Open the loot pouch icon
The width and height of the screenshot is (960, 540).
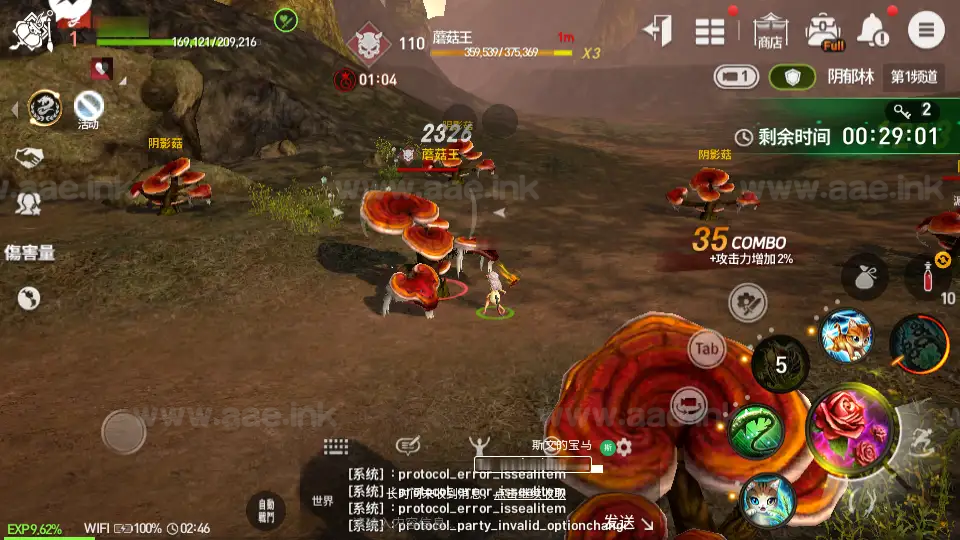866,278
